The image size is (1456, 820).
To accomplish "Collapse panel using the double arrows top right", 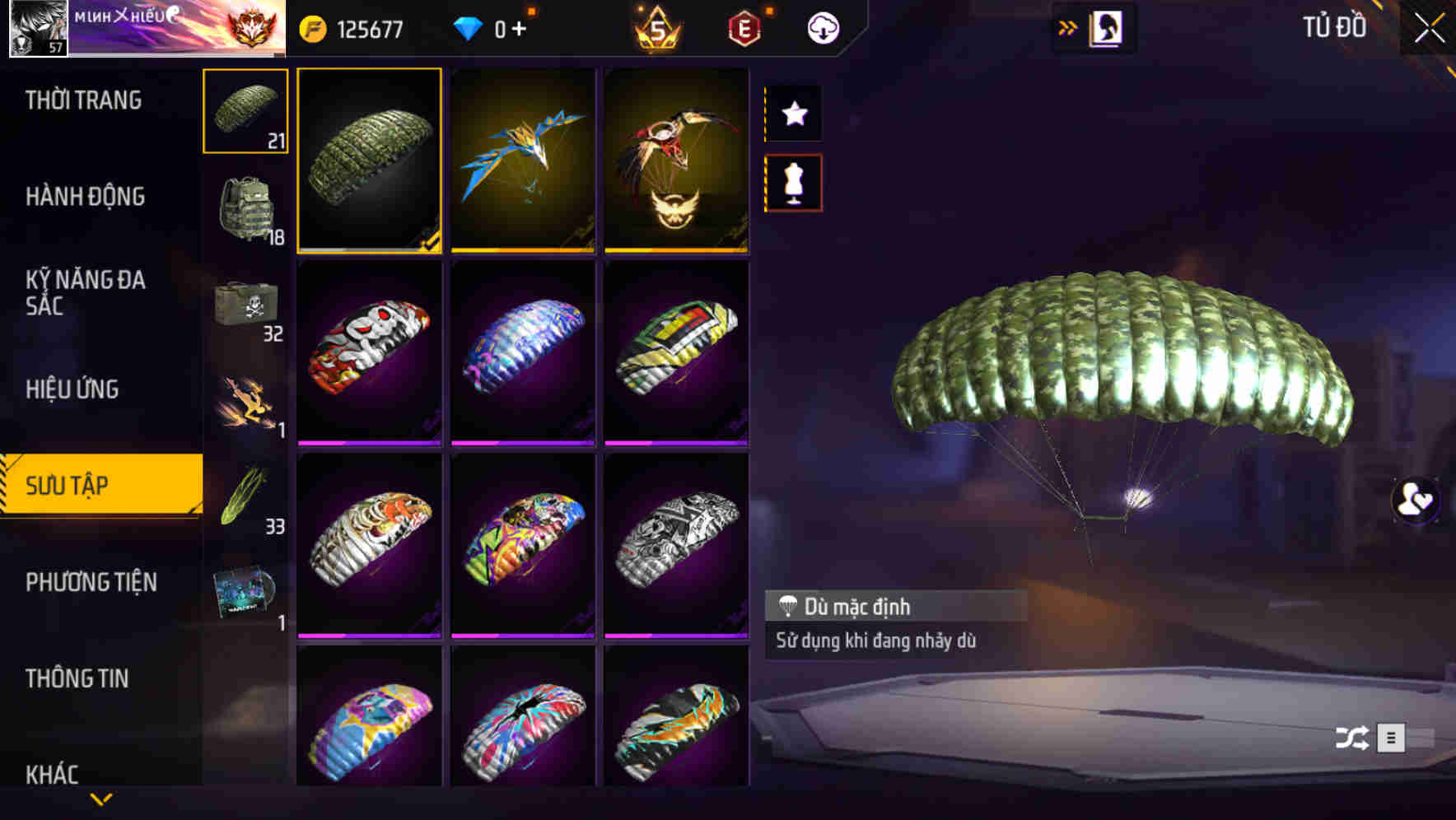I will coord(1066,26).
